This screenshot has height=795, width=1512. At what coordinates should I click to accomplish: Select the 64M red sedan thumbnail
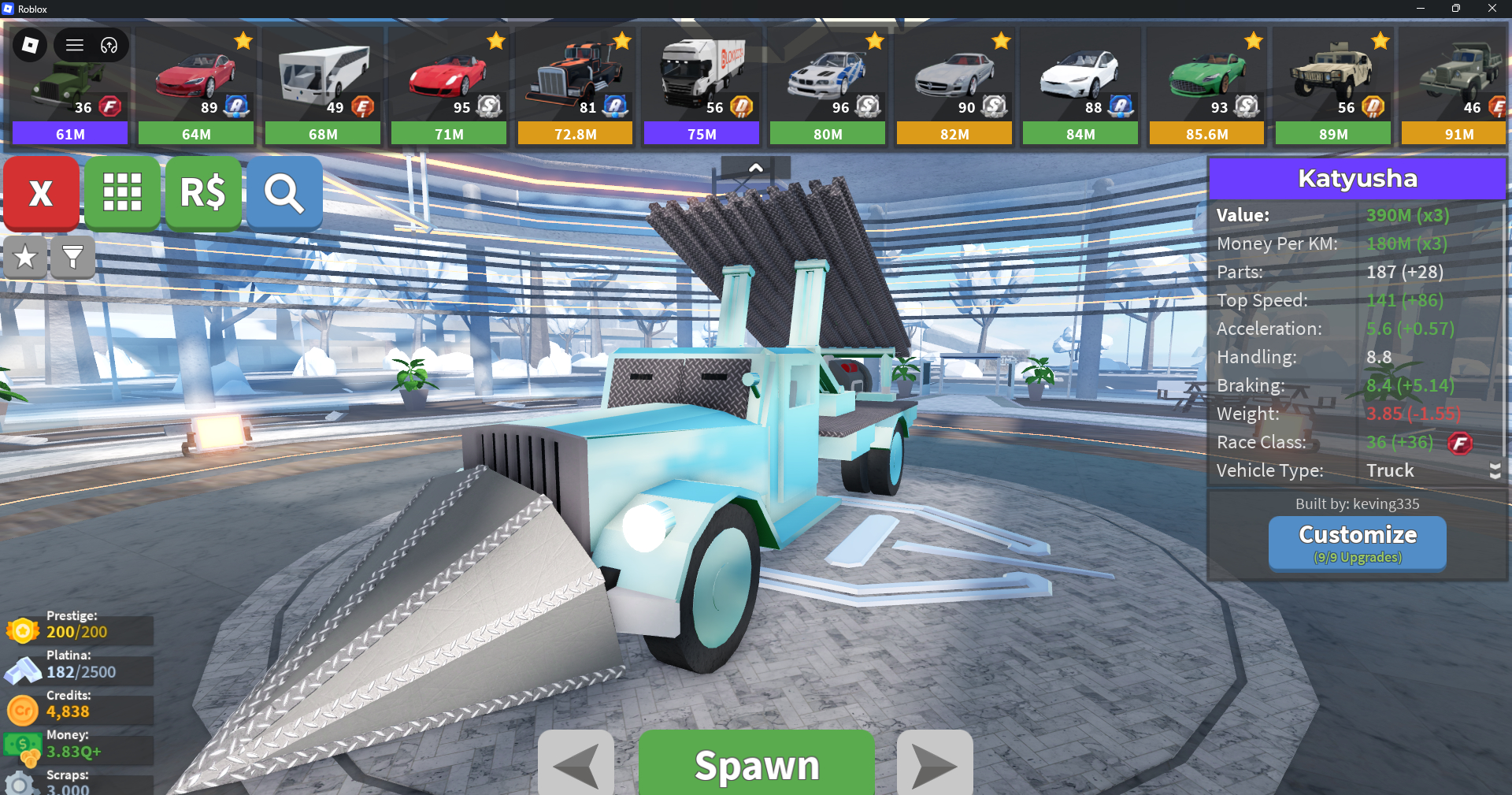[x=196, y=87]
